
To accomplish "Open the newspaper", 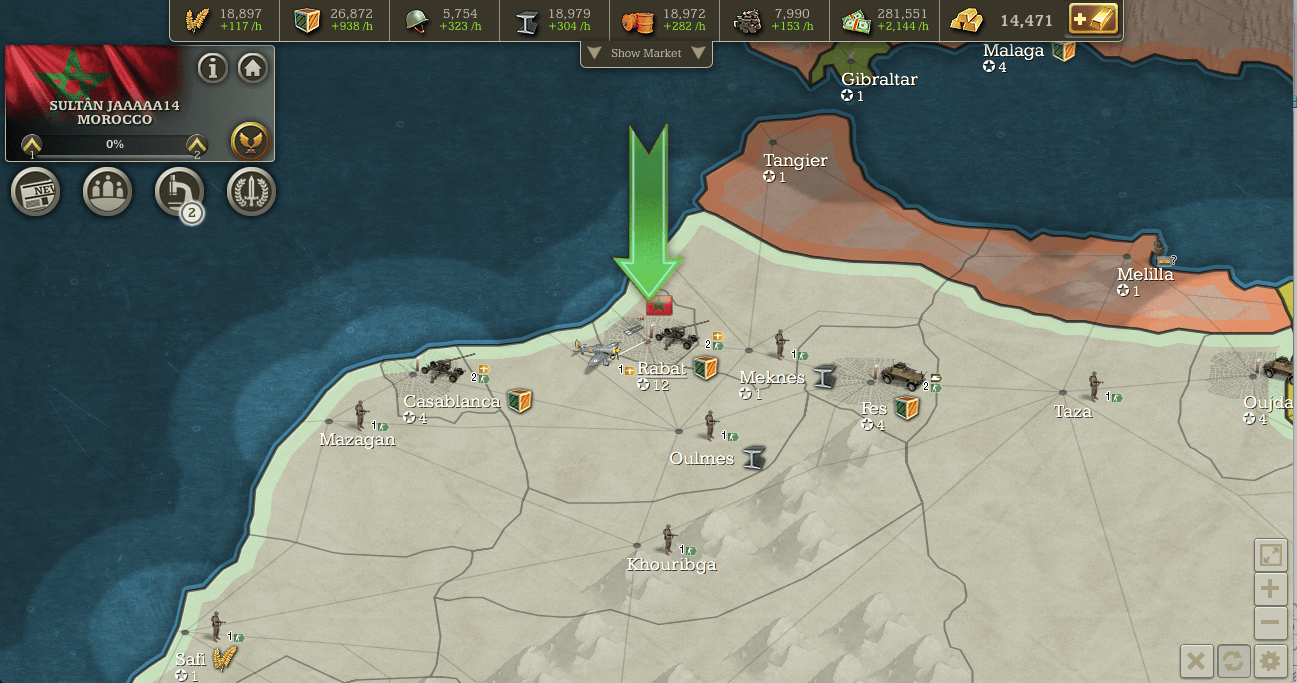I will tap(36, 191).
